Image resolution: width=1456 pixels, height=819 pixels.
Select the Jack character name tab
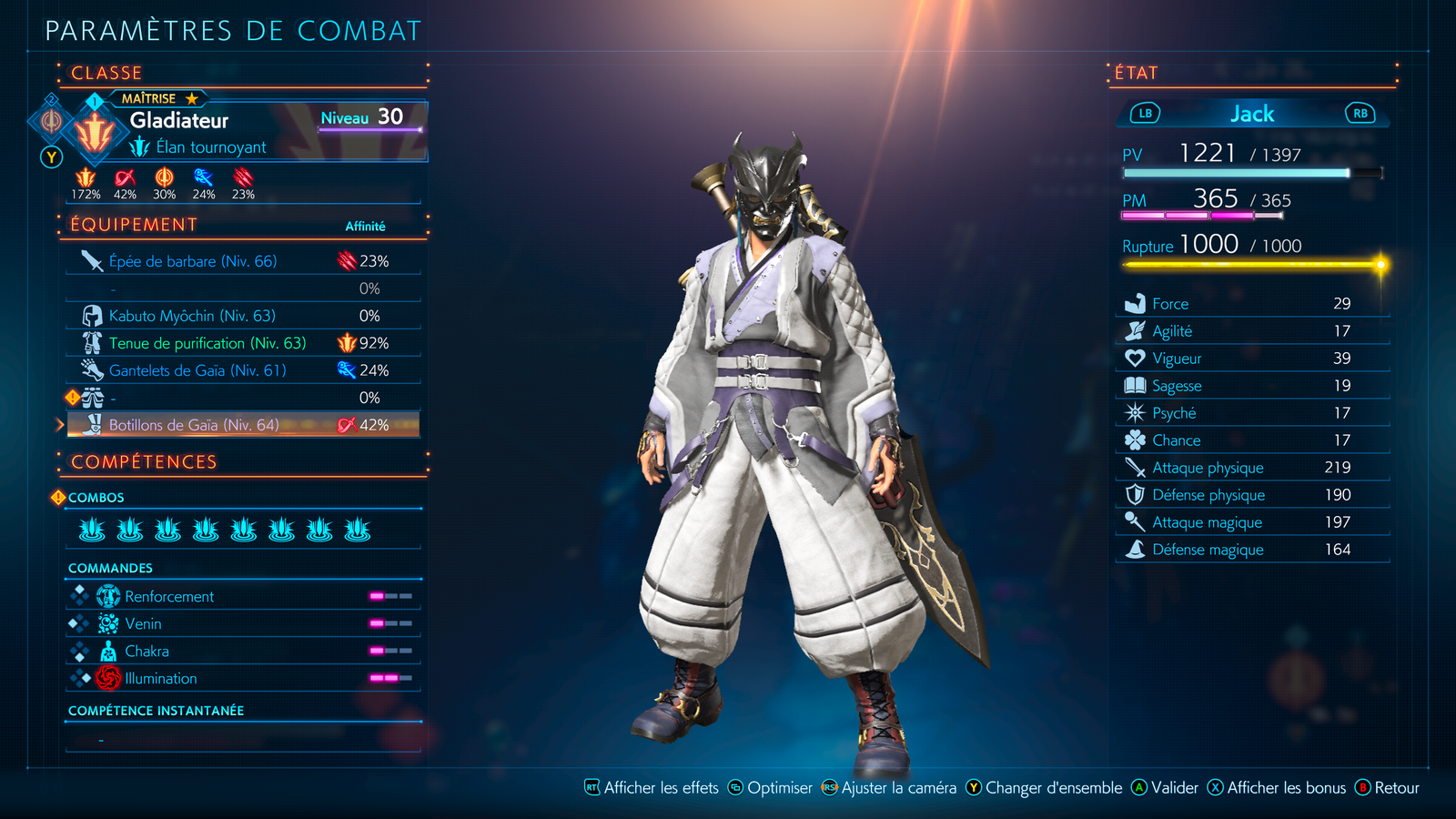point(1252,114)
